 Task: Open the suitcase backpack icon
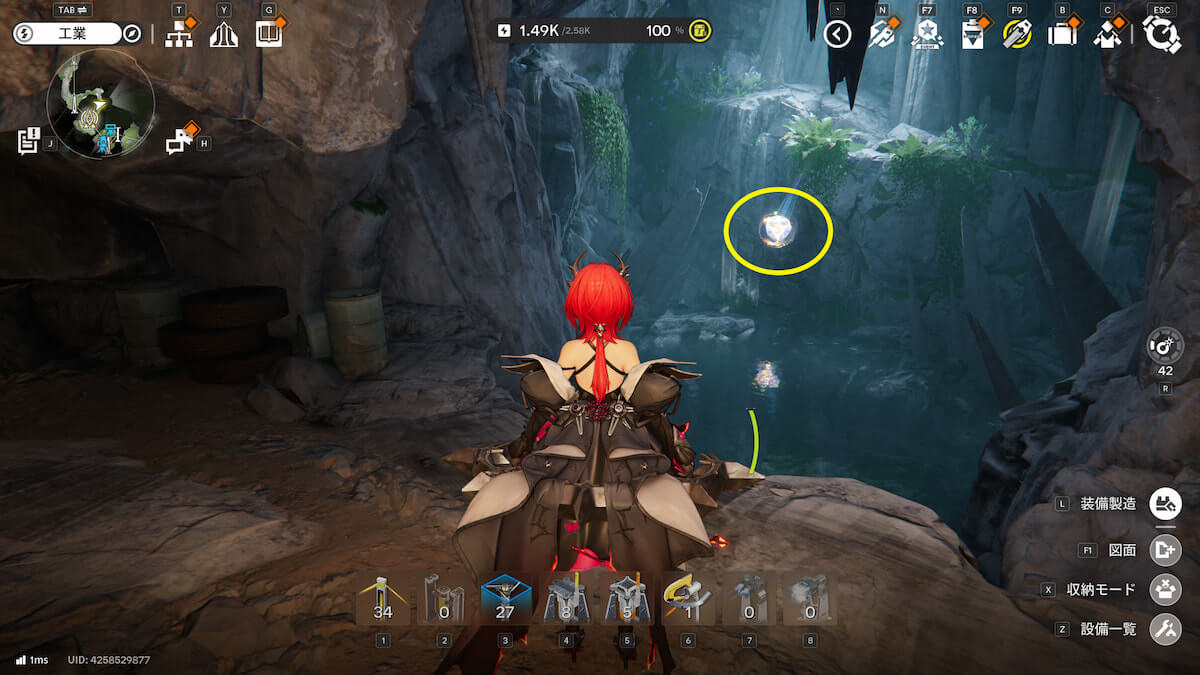click(x=1061, y=35)
